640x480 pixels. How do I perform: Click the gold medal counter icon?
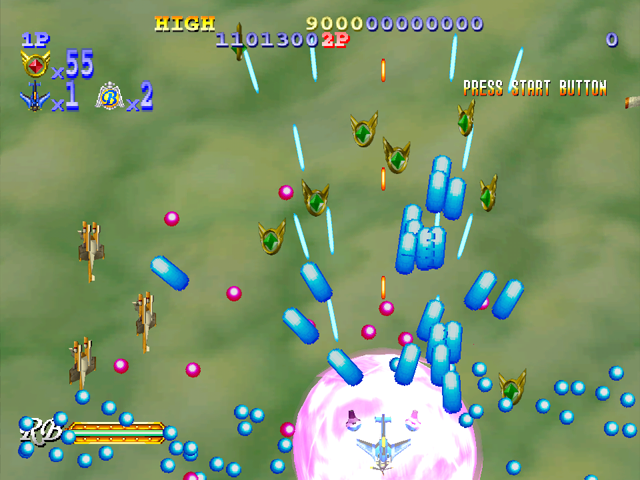tap(35, 65)
